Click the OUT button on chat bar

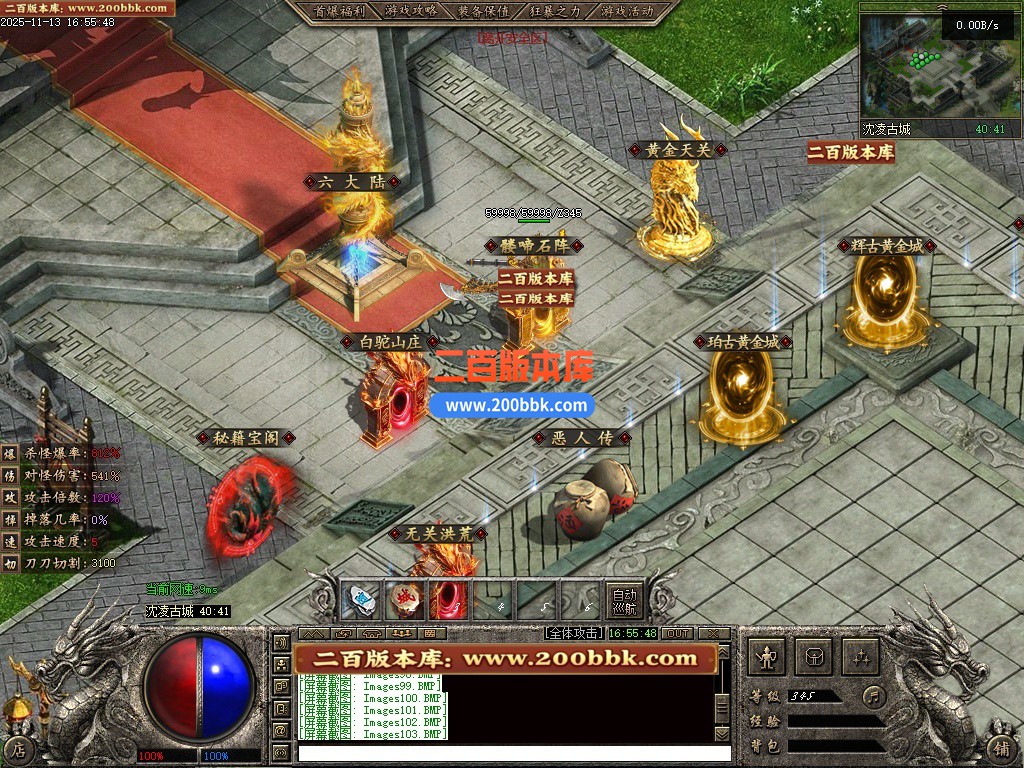[x=678, y=633]
